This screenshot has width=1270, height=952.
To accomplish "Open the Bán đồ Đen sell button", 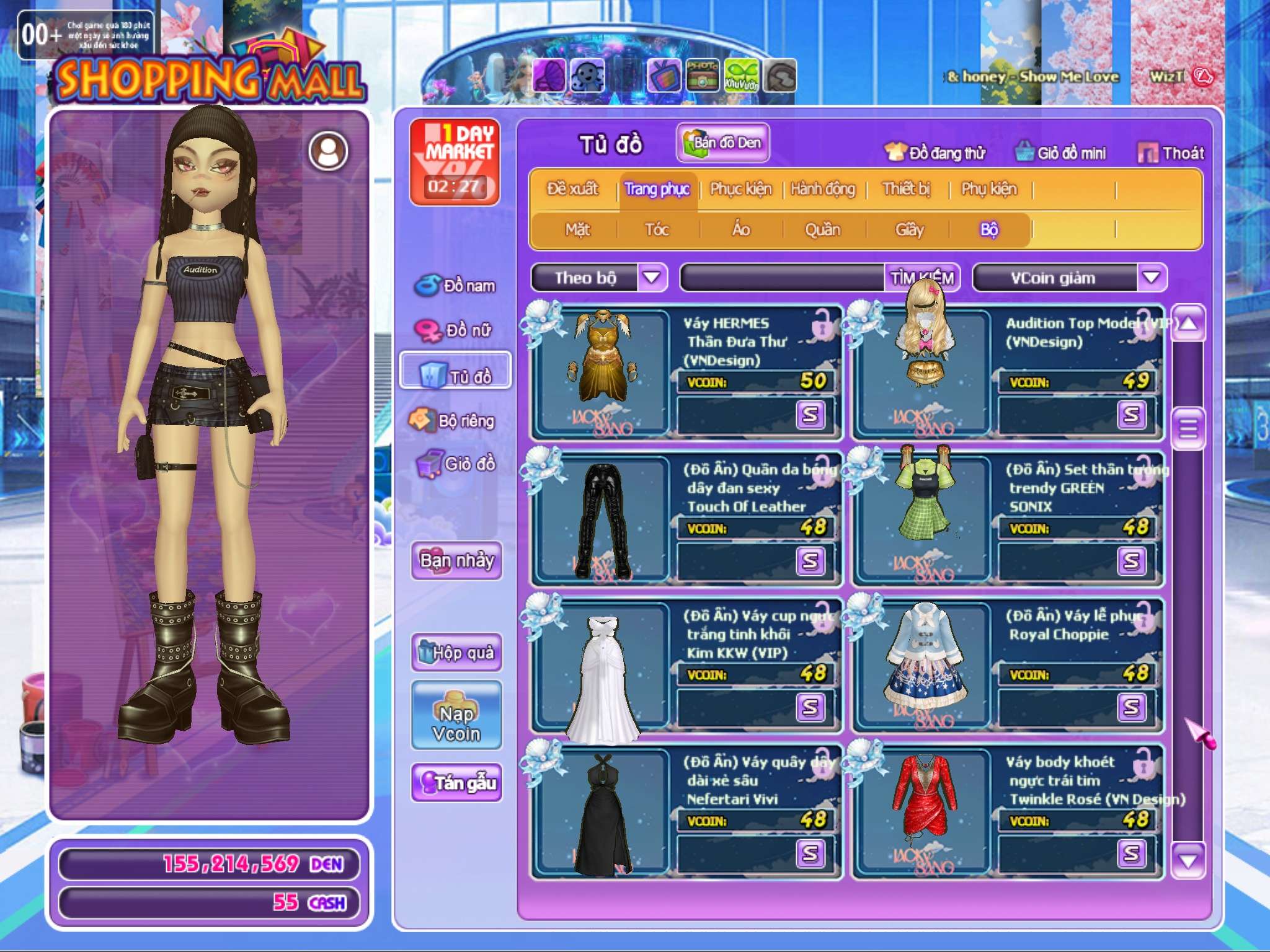I will (x=723, y=143).
